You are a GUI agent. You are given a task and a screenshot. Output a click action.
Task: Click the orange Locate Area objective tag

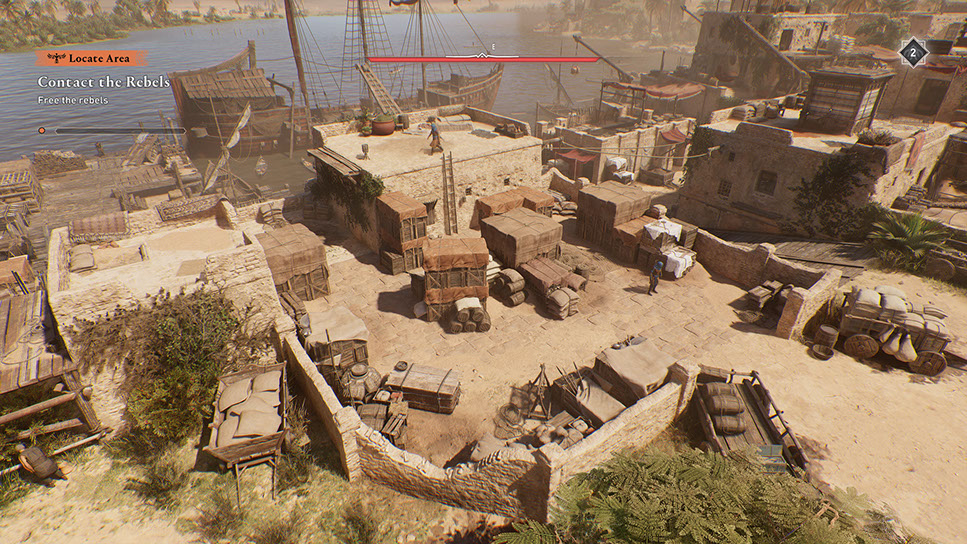pyautogui.click(x=92, y=59)
